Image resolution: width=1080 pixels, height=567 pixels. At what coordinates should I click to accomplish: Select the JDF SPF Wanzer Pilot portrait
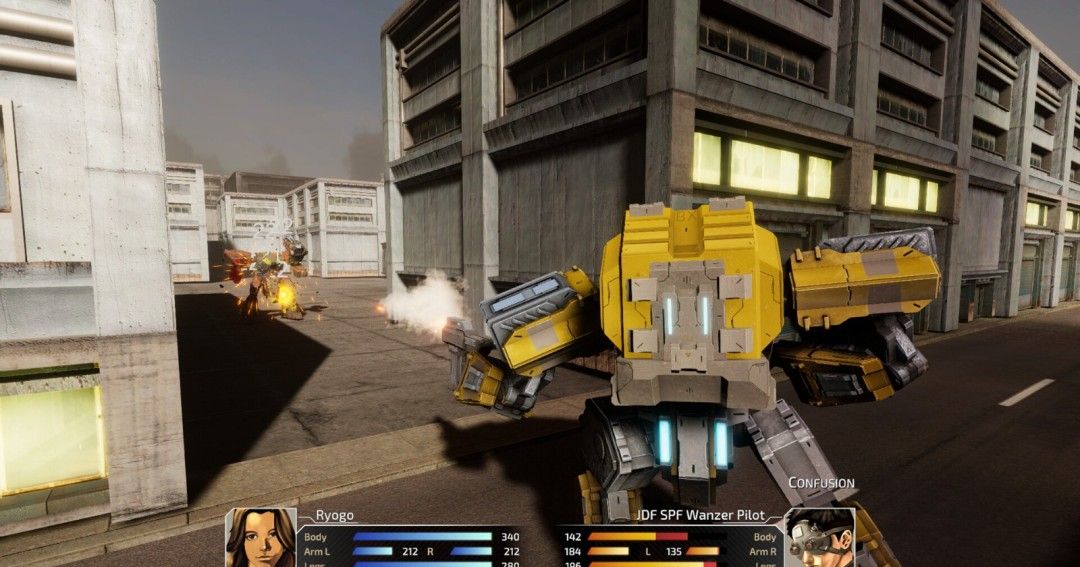click(x=819, y=538)
